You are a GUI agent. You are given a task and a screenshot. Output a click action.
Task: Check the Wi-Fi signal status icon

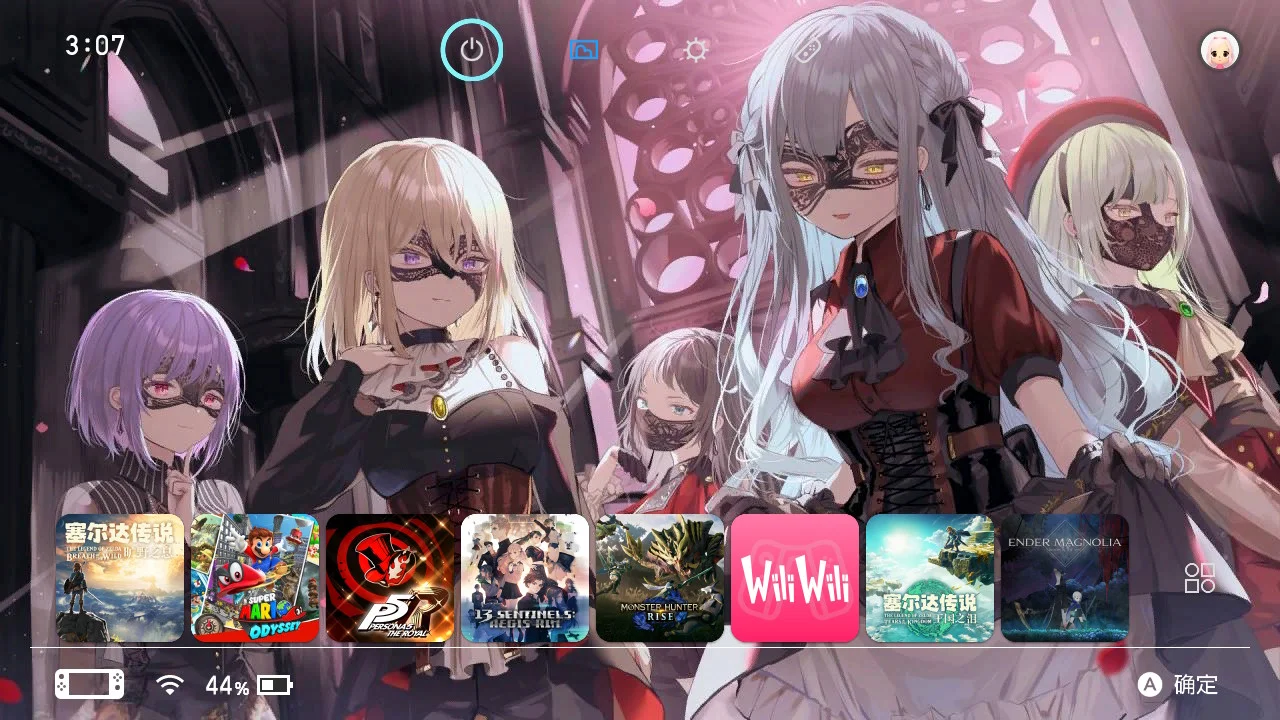(171, 685)
